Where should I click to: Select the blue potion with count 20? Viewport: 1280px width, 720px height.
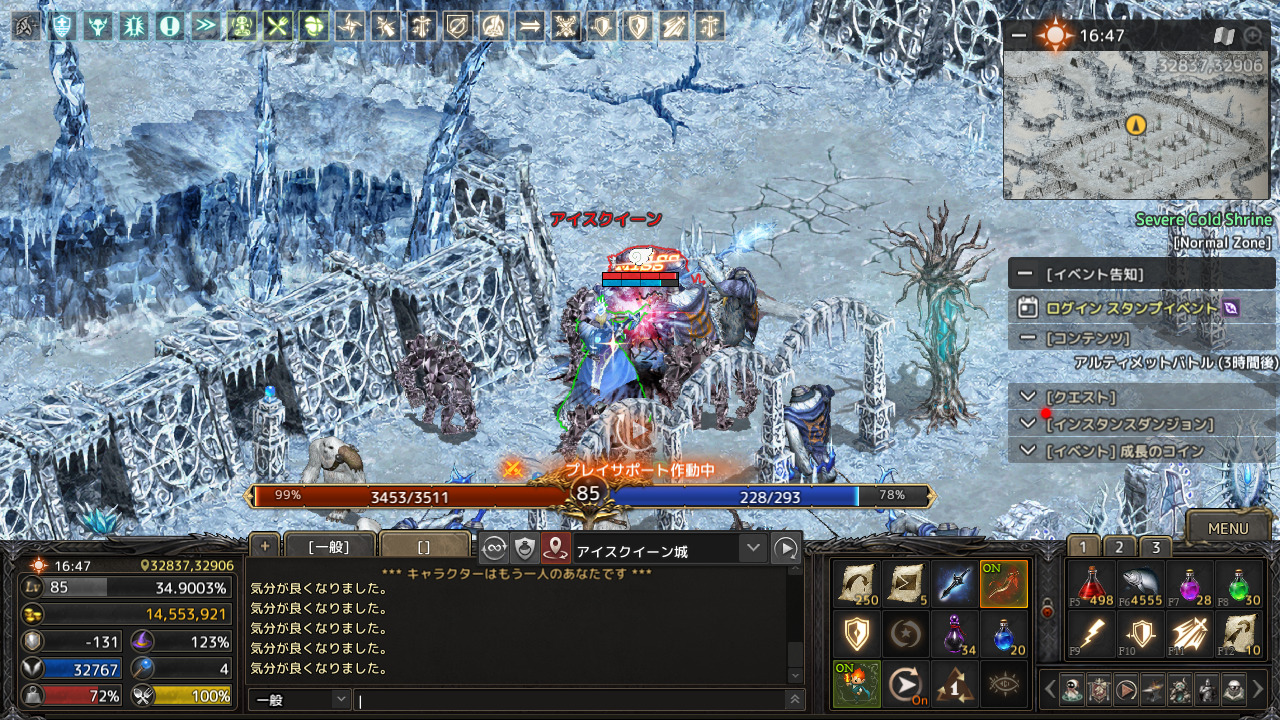[x=1004, y=634]
